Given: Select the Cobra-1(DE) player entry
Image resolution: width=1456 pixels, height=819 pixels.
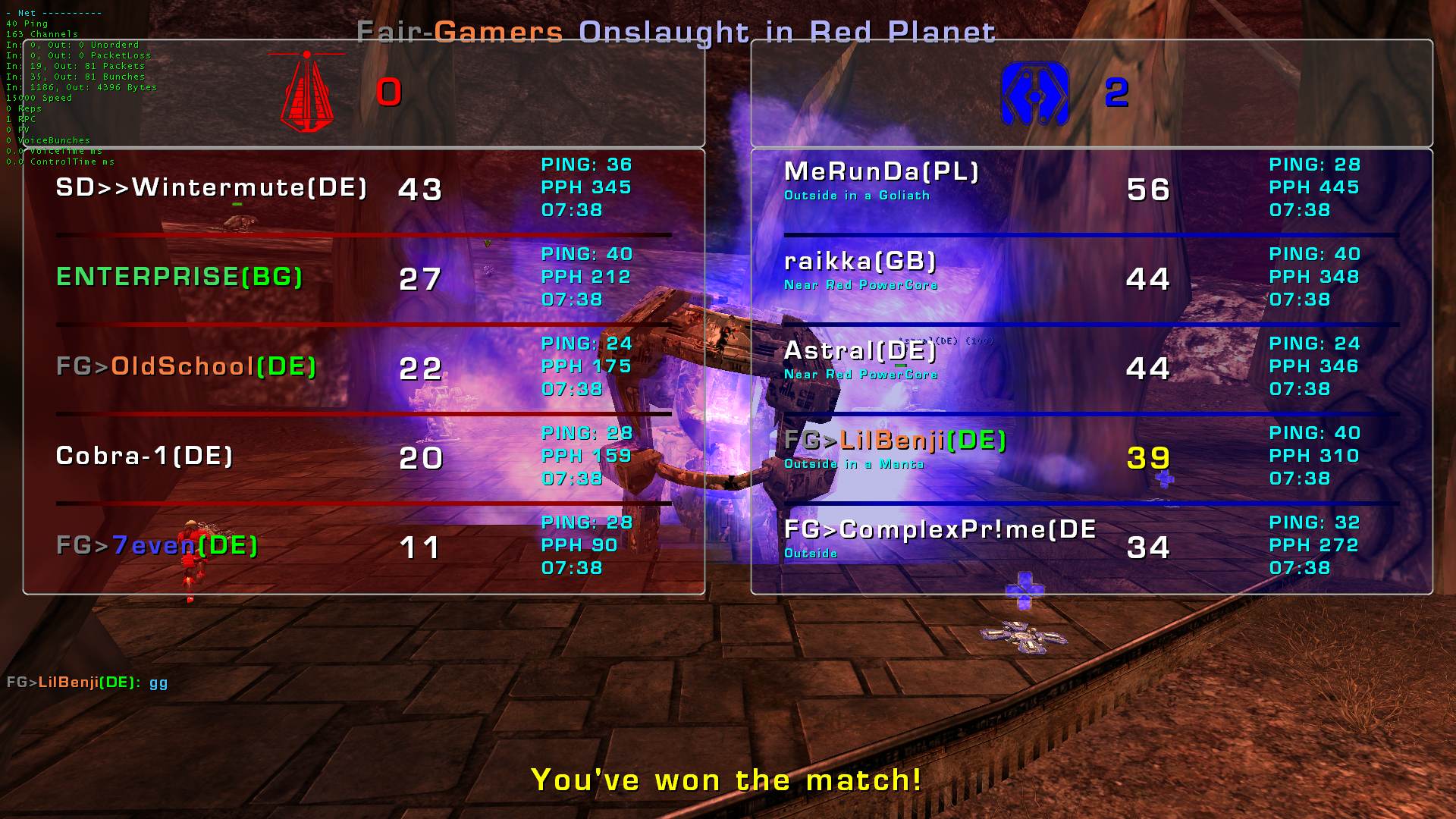Looking at the screenshot, I should tap(144, 456).
